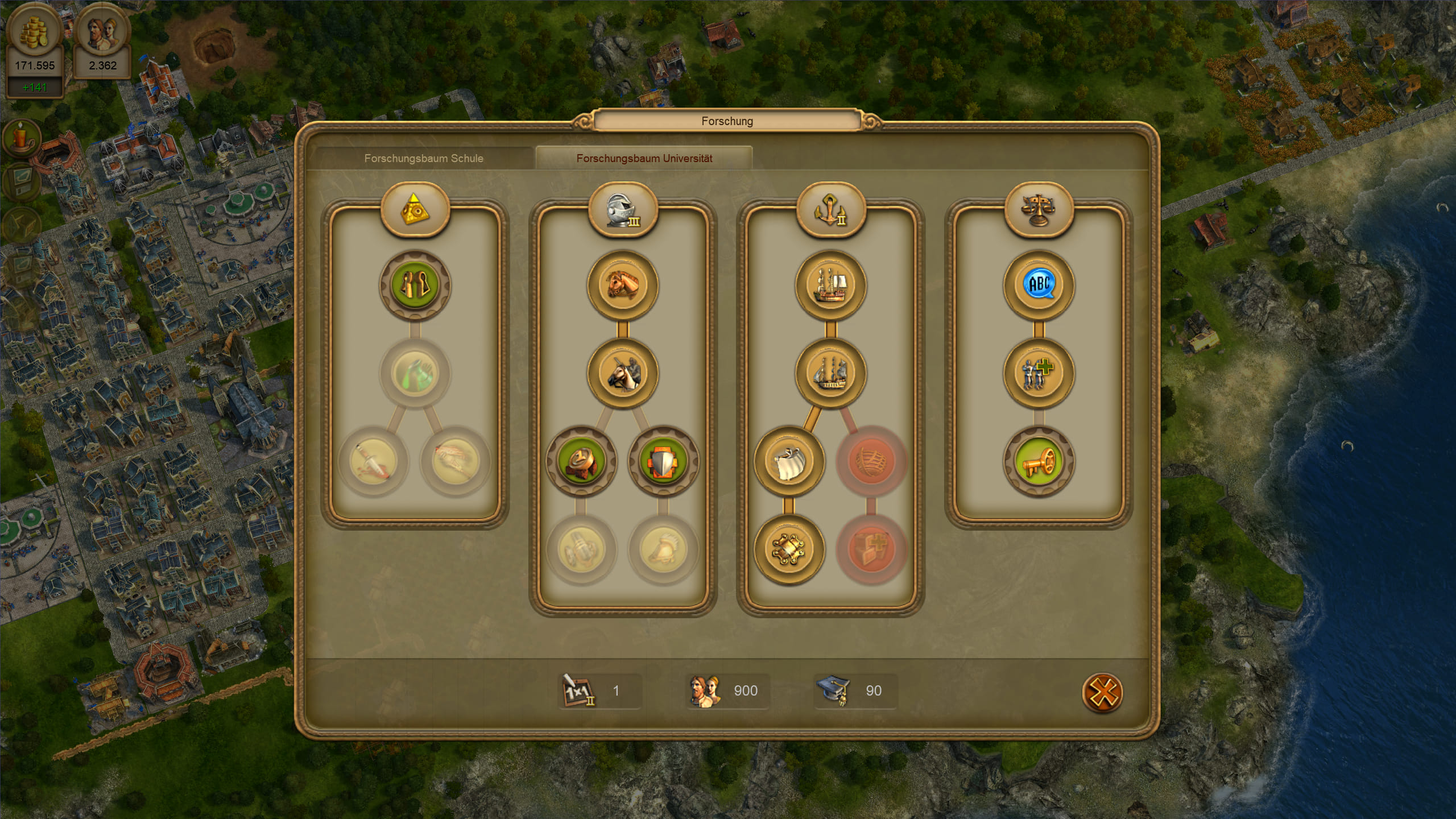Close the Forschung window

coord(1102,693)
